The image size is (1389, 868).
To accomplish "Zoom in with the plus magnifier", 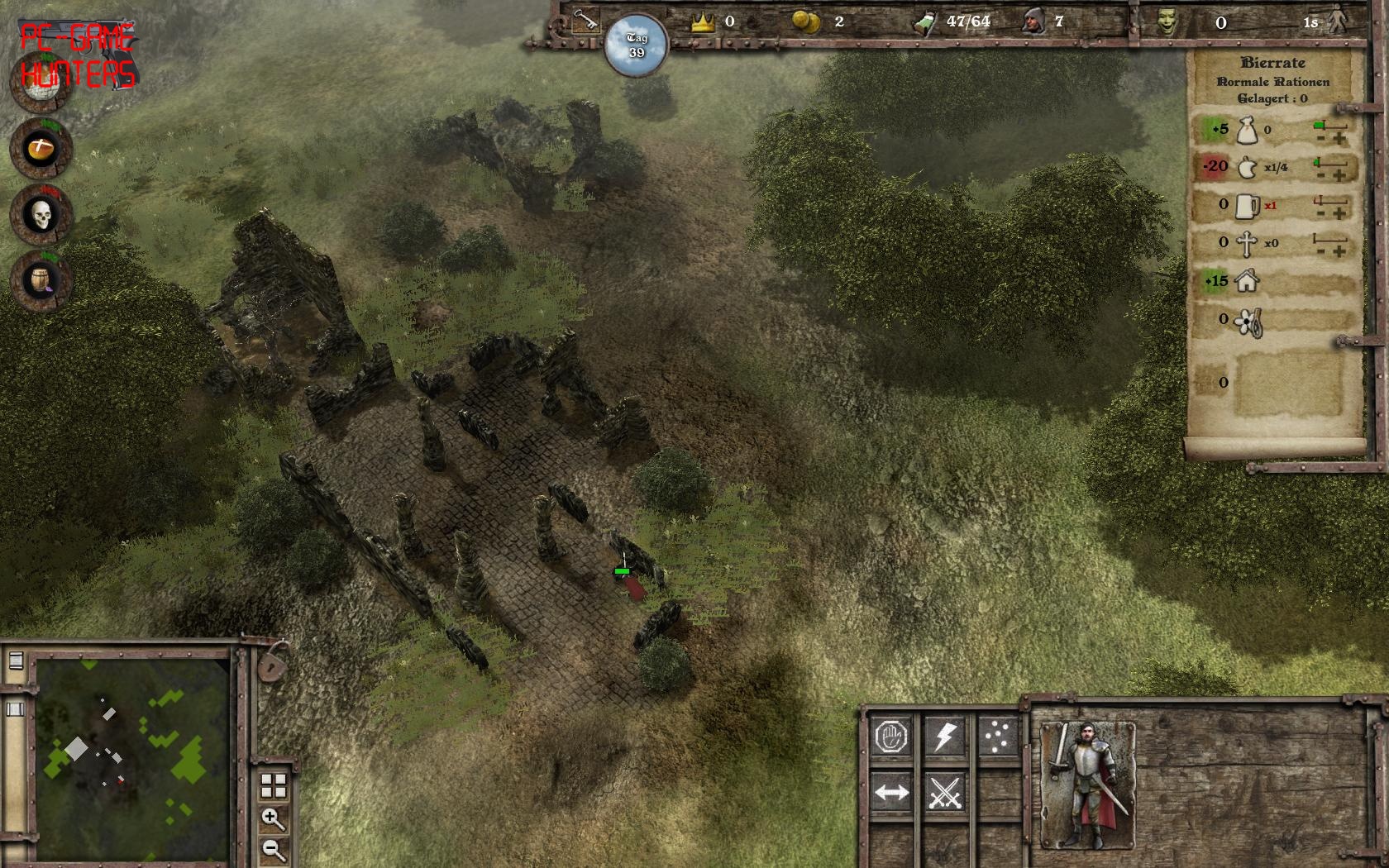I will pos(273,818).
